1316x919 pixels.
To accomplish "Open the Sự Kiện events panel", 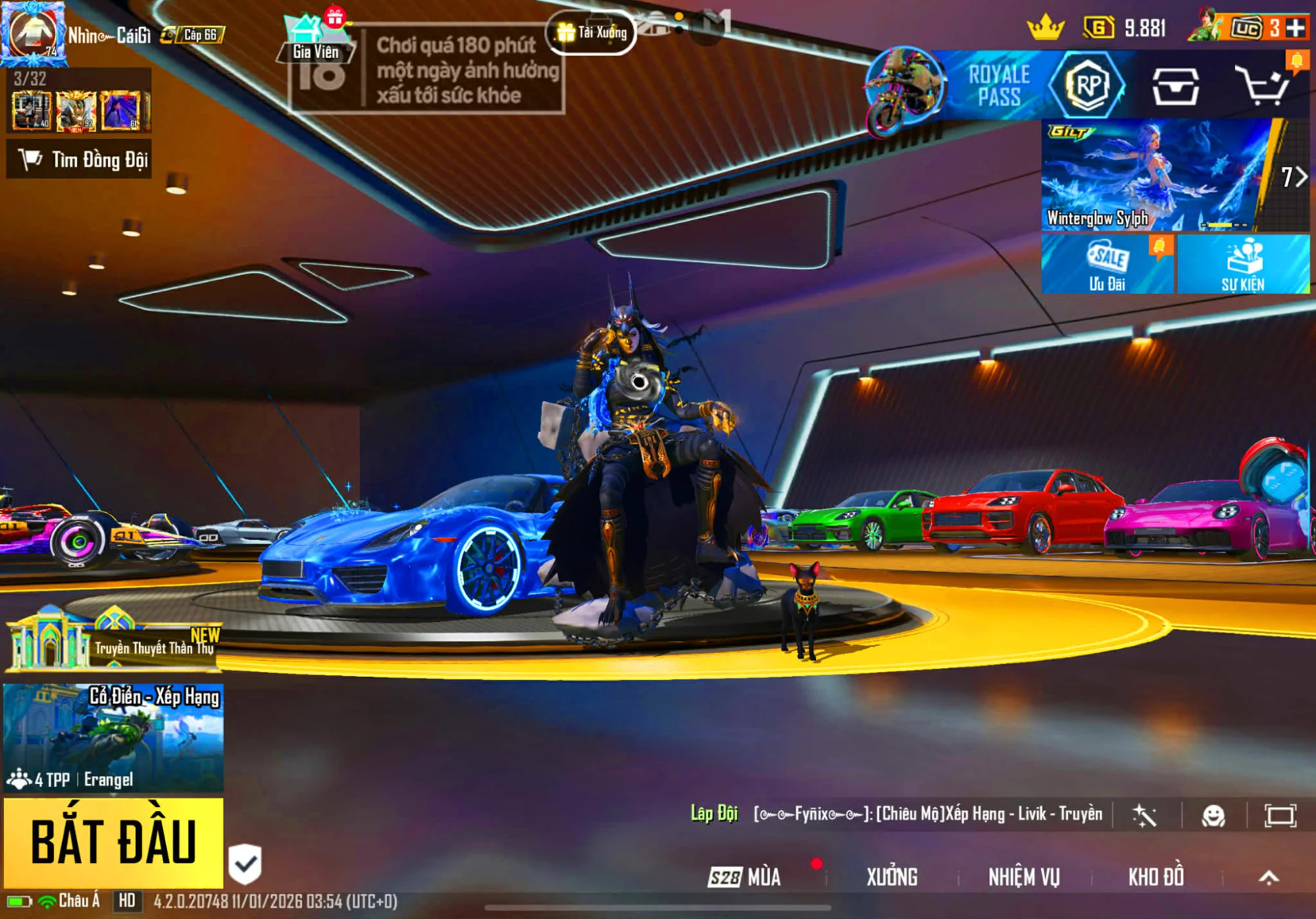I will (x=1243, y=265).
